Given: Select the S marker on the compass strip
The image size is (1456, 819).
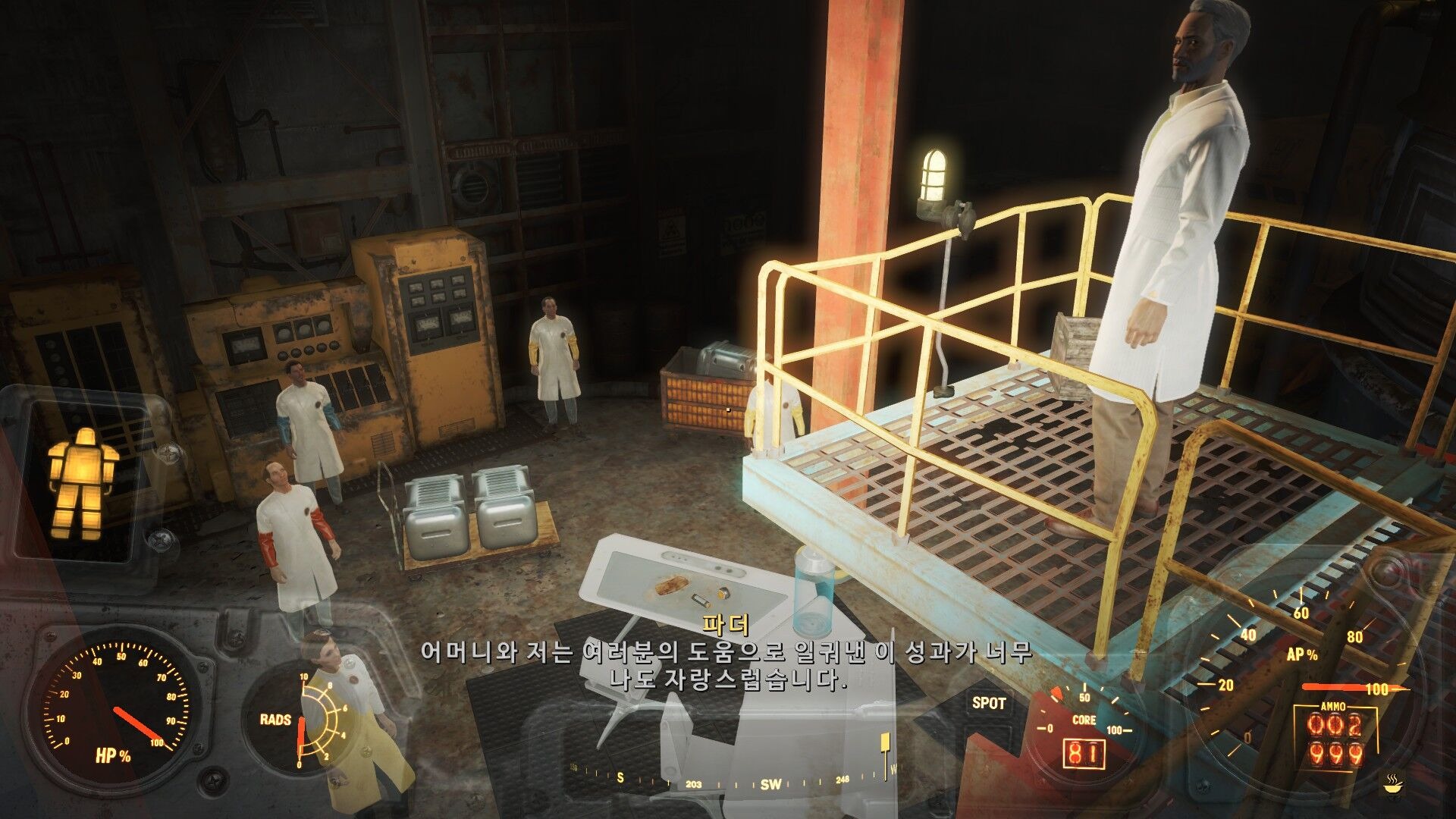Looking at the screenshot, I should point(620,777).
